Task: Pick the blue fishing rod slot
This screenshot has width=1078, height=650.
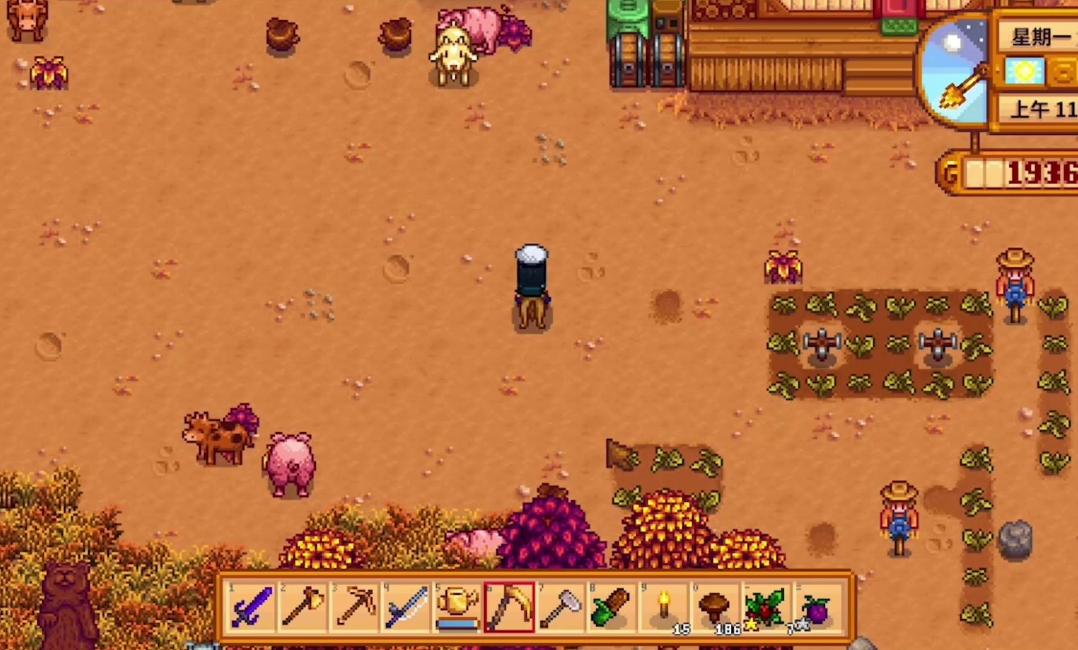Action: pyautogui.click(x=406, y=607)
